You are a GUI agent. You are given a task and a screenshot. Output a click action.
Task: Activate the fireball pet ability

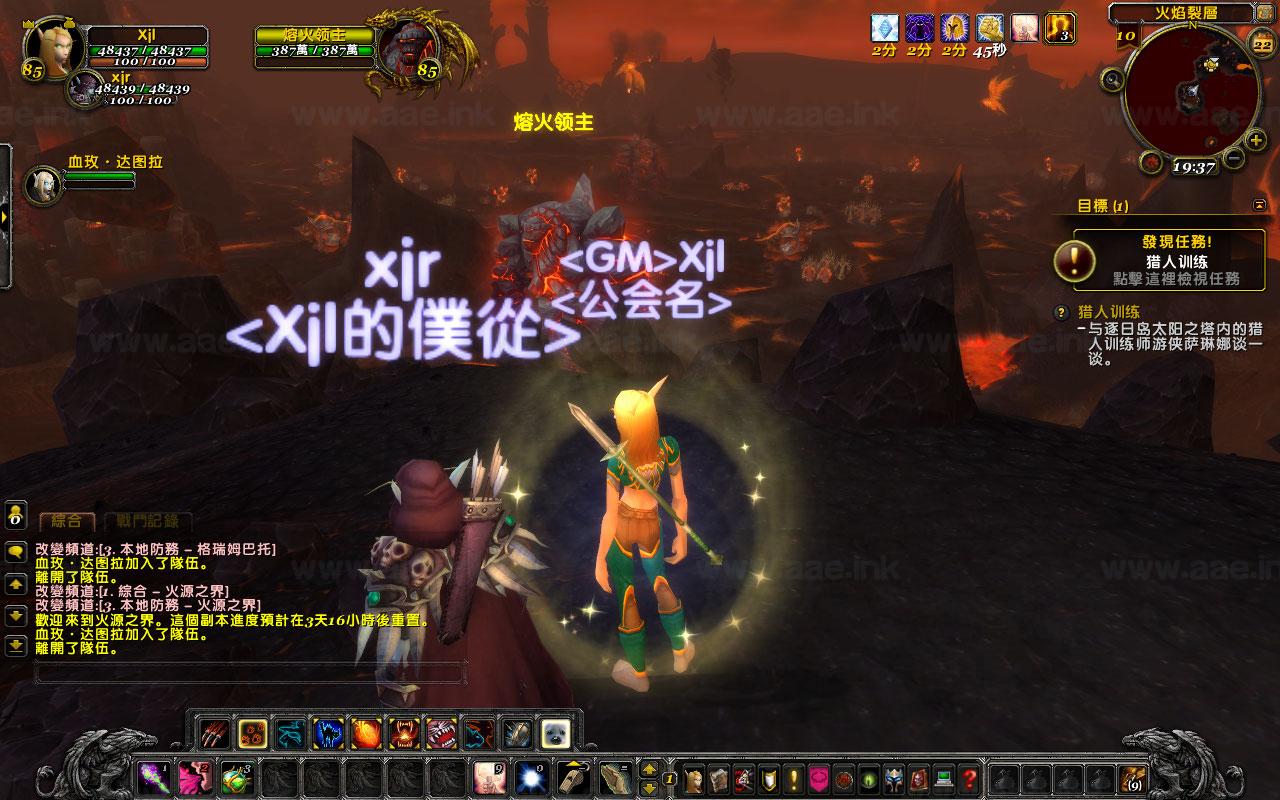coord(366,733)
